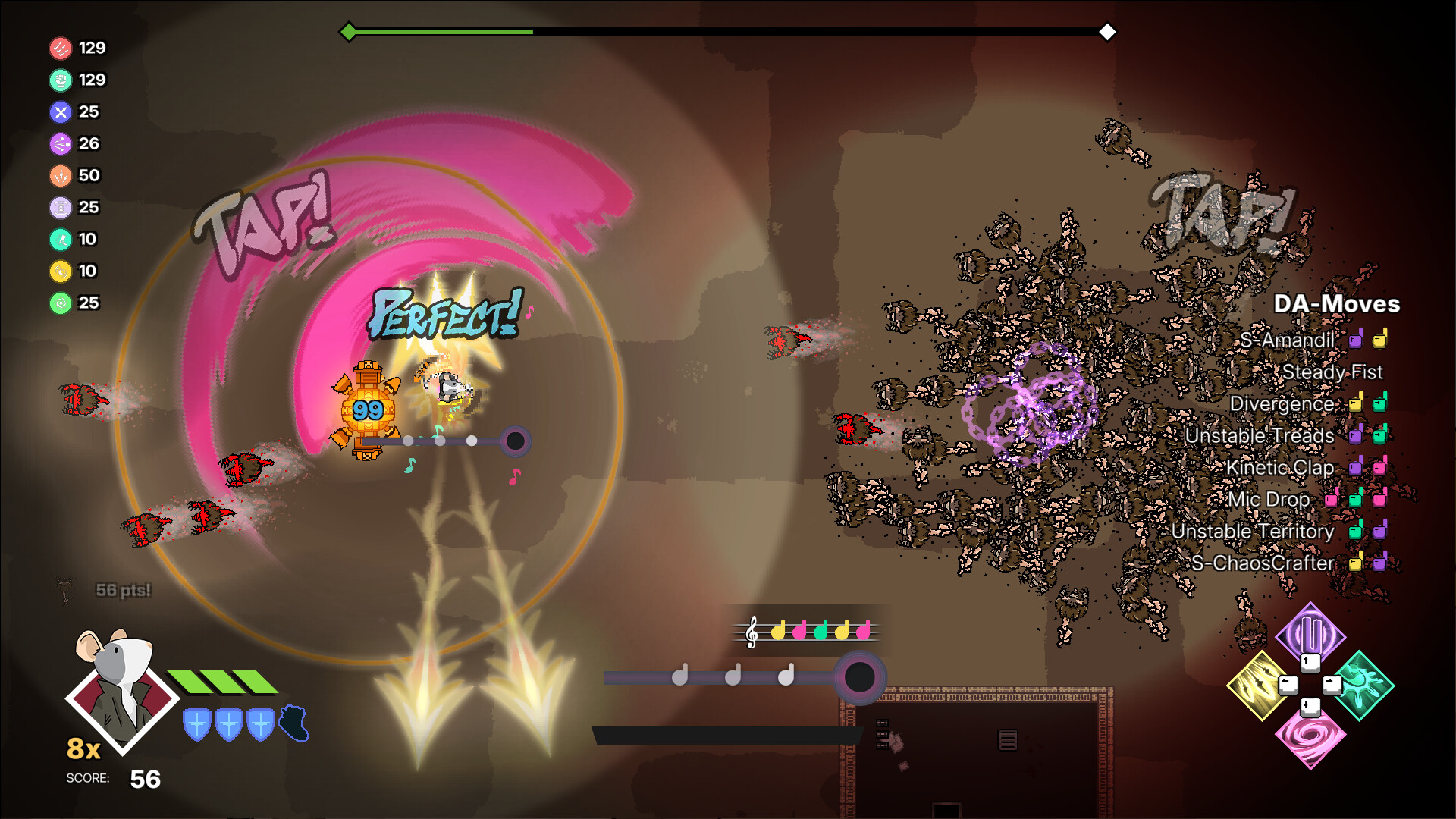This screenshot has height=819, width=1456.
Task: Toggle the yellow keybind beside S-ChaosCrafter
Action: click(x=1354, y=563)
